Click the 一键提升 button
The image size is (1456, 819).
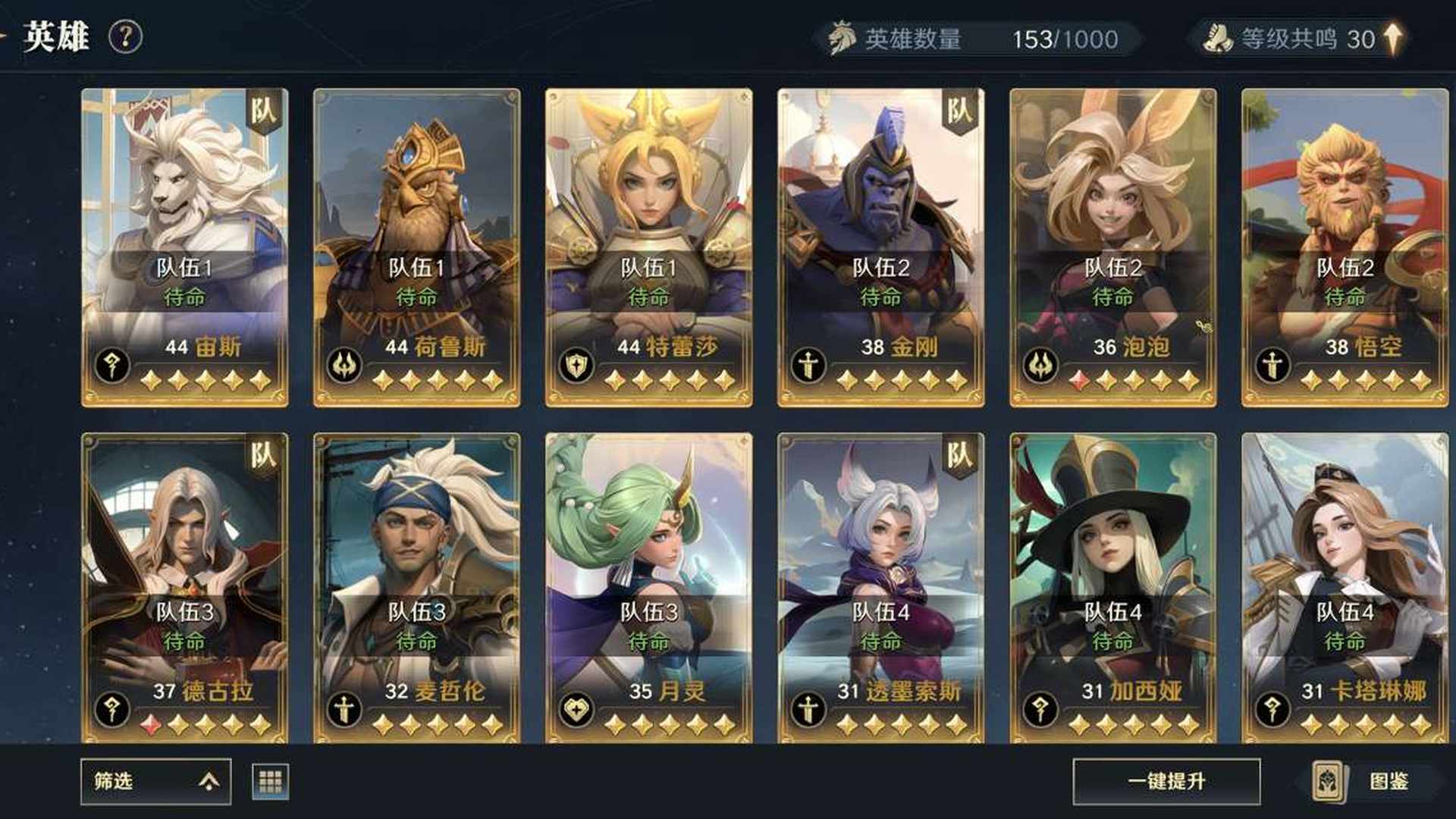click(1166, 781)
